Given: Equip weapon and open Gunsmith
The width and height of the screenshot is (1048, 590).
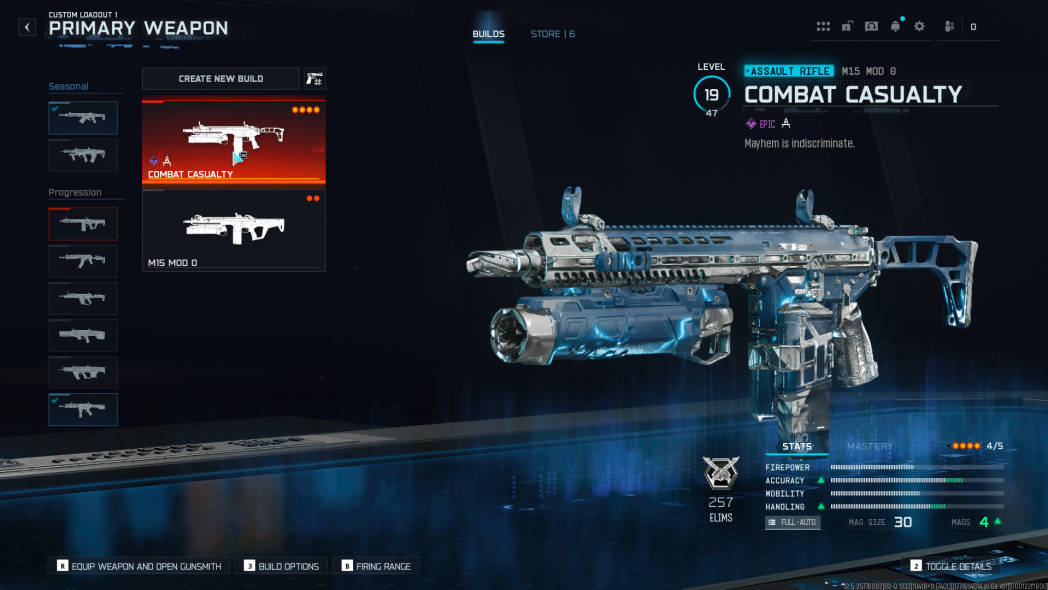Looking at the screenshot, I should coord(140,566).
